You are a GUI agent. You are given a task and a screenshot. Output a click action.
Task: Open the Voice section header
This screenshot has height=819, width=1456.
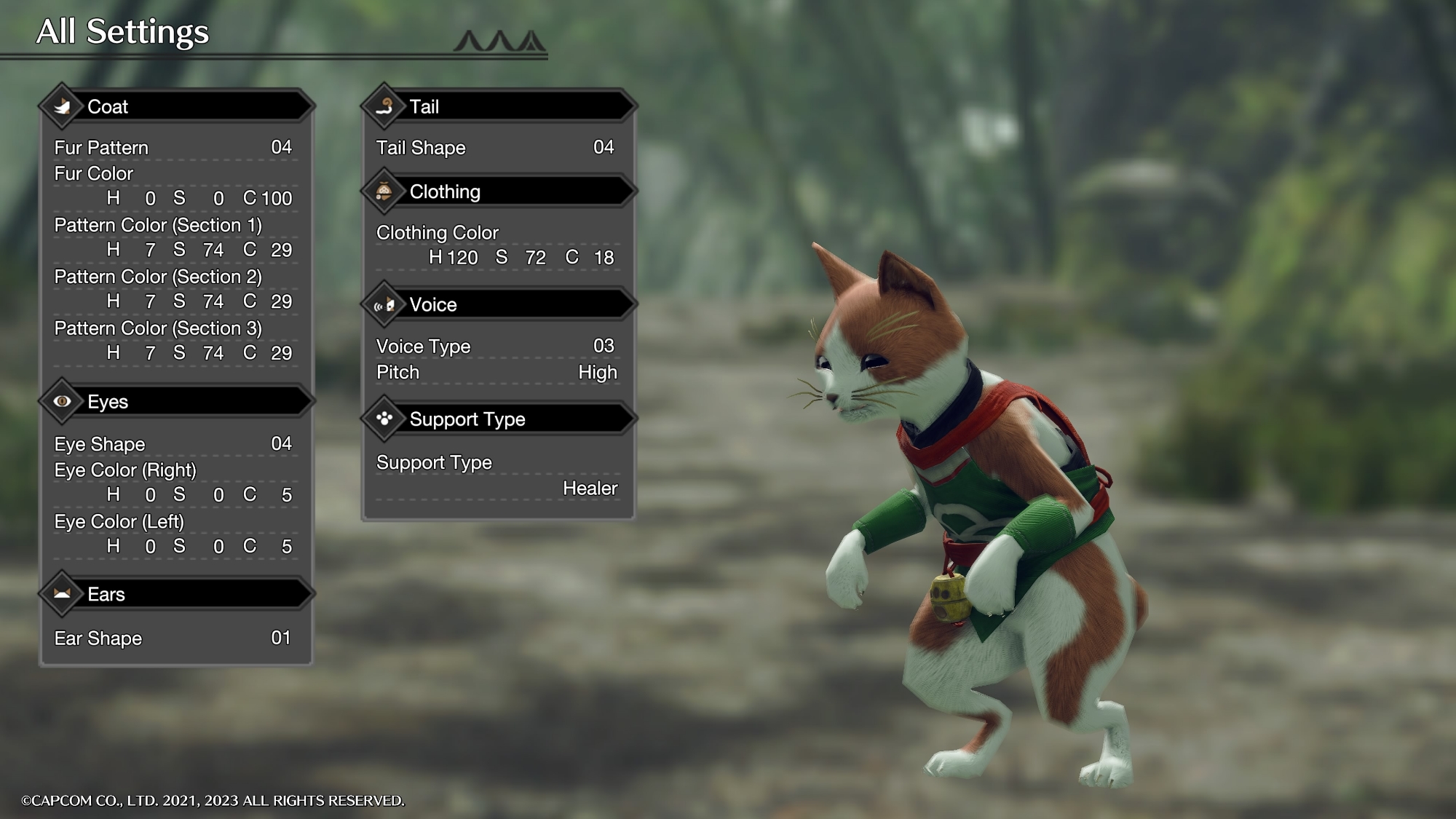pyautogui.click(x=499, y=305)
